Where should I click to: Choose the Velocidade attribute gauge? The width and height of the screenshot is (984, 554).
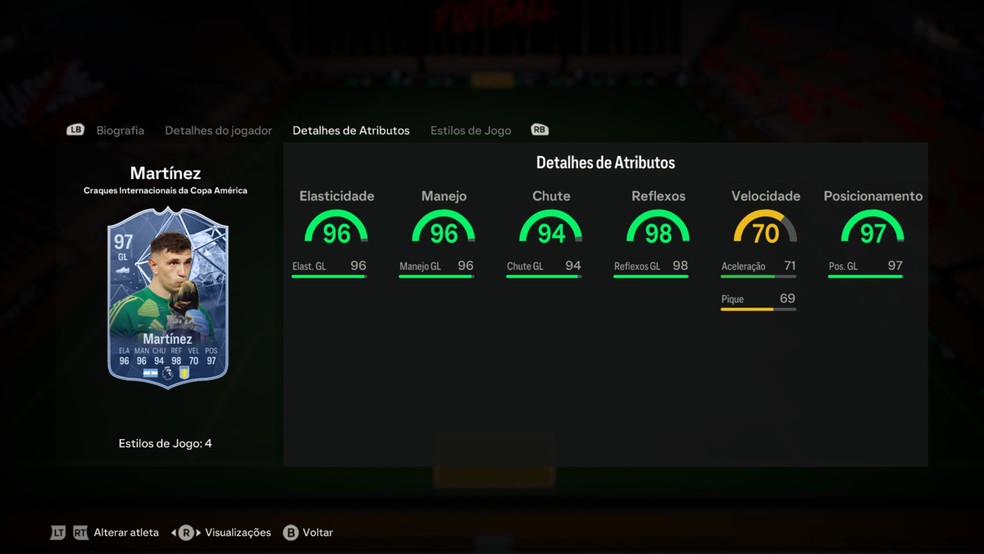pos(765,230)
